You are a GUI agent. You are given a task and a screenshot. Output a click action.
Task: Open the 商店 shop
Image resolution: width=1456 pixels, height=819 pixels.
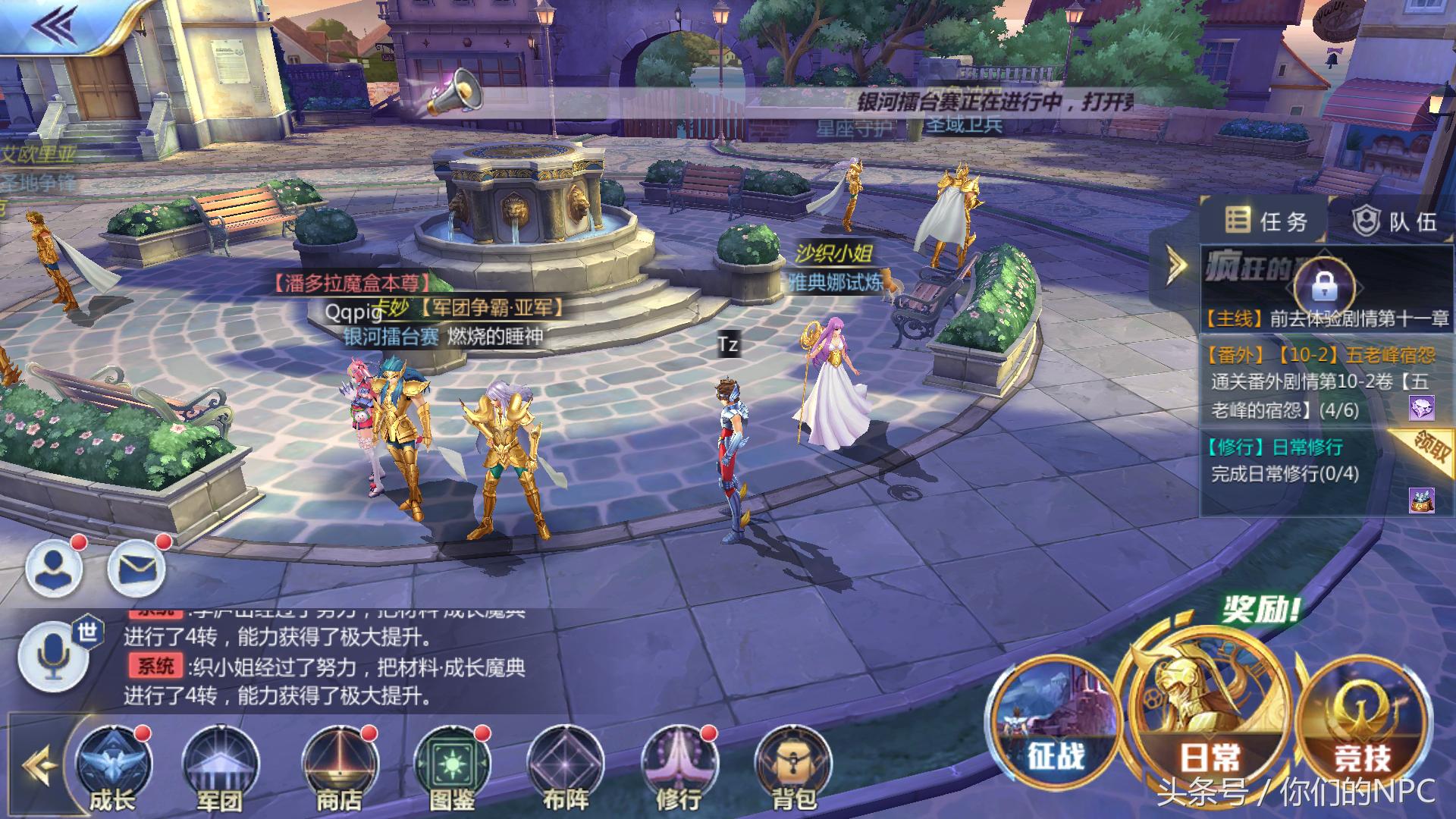click(339, 766)
